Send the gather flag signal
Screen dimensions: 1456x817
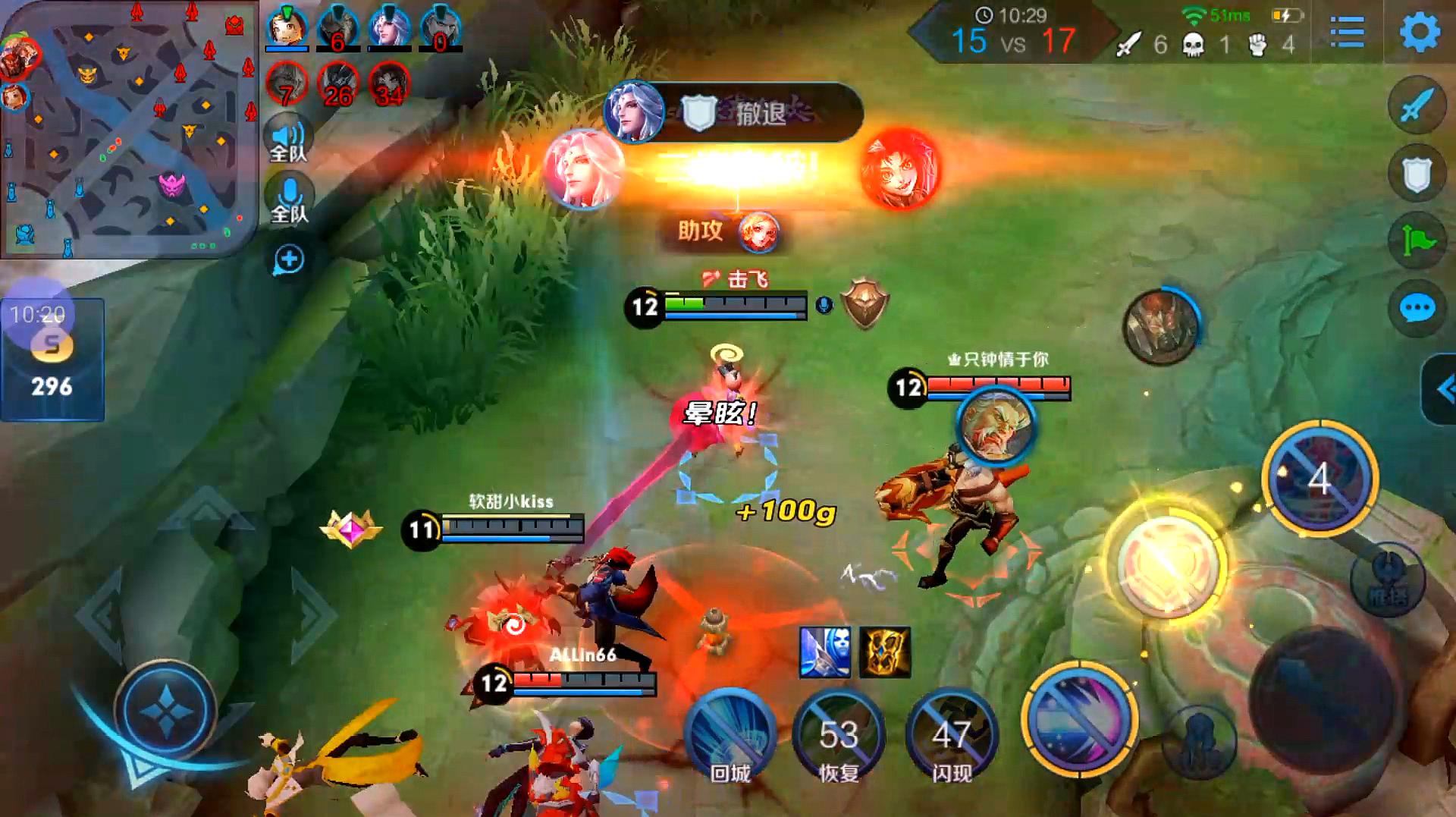[x=1417, y=241]
